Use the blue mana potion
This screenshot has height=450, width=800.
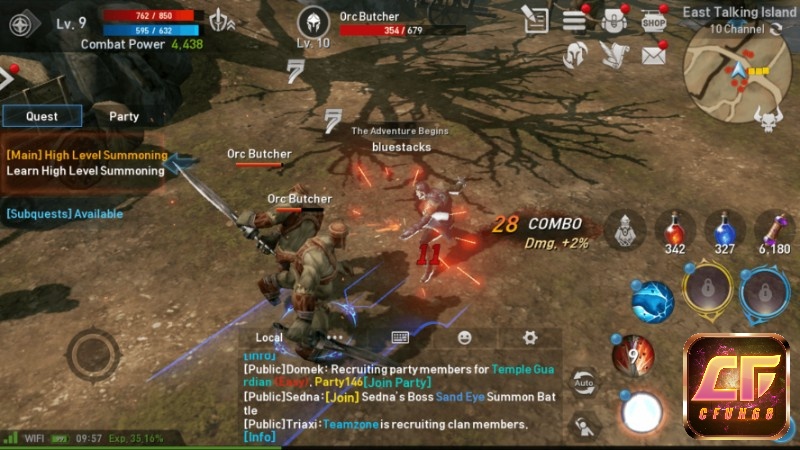[725, 230]
